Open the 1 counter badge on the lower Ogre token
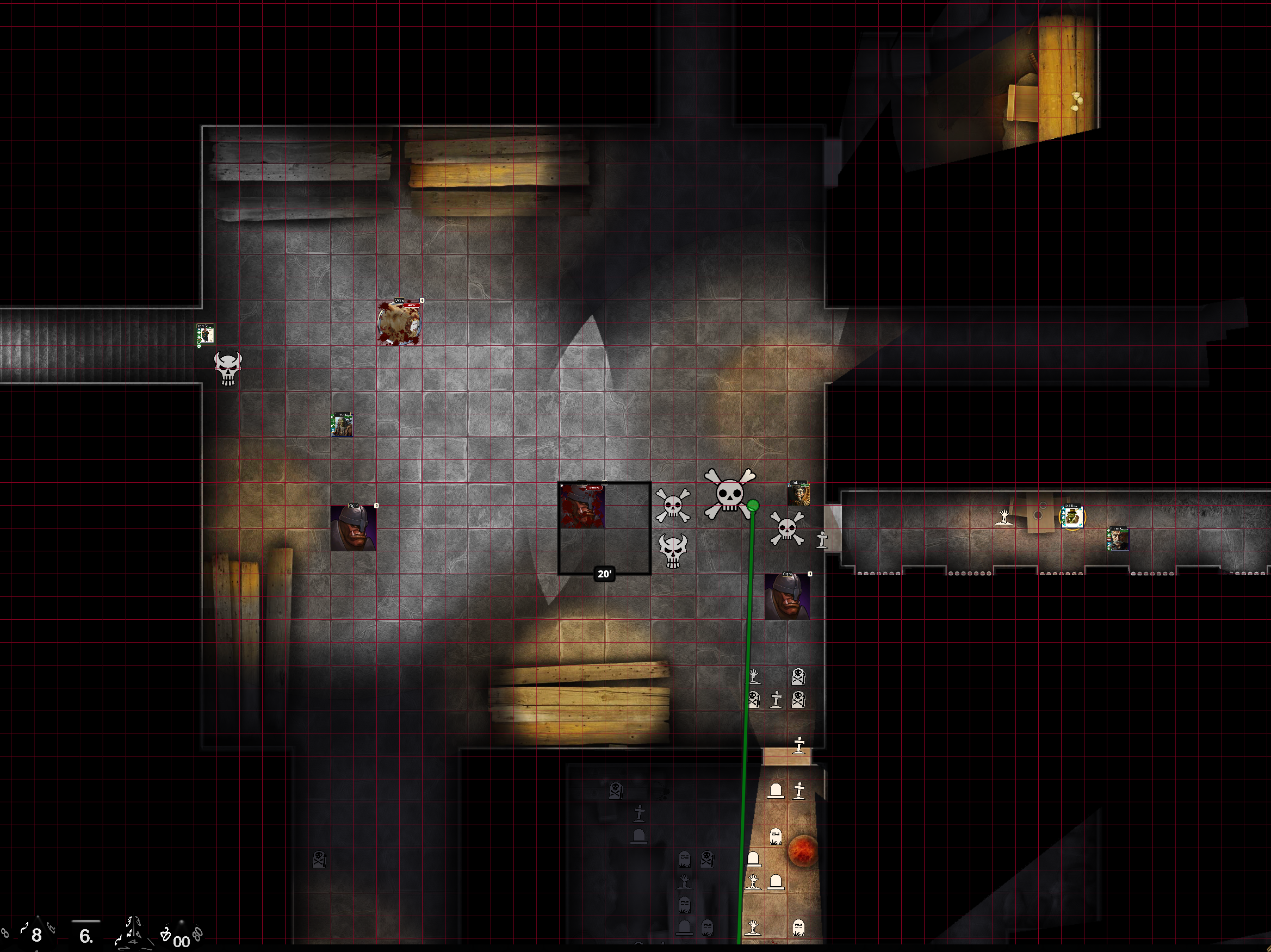Screen dimensions: 1271x952 810,574
